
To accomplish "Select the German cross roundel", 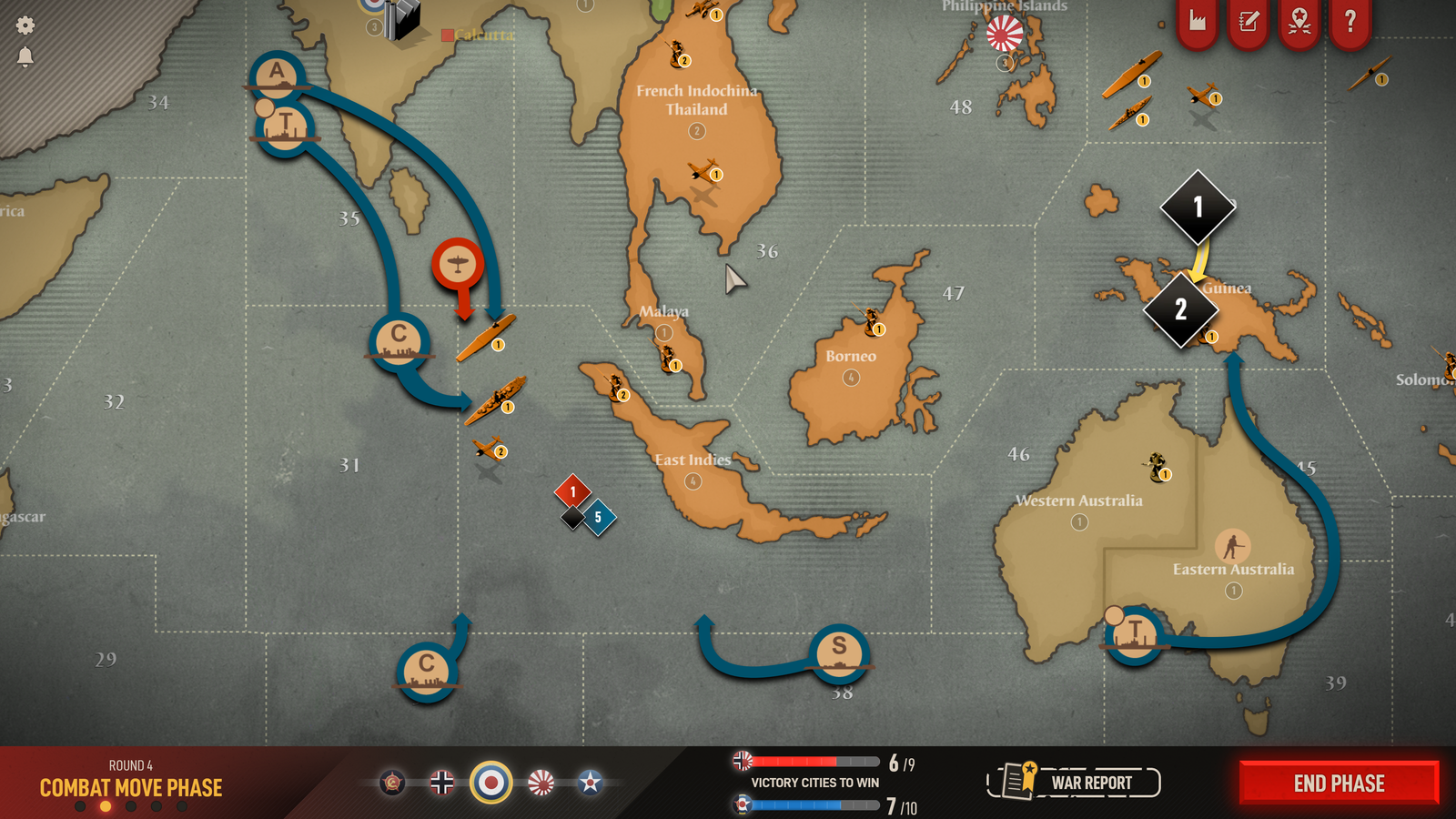I will tap(442, 783).
